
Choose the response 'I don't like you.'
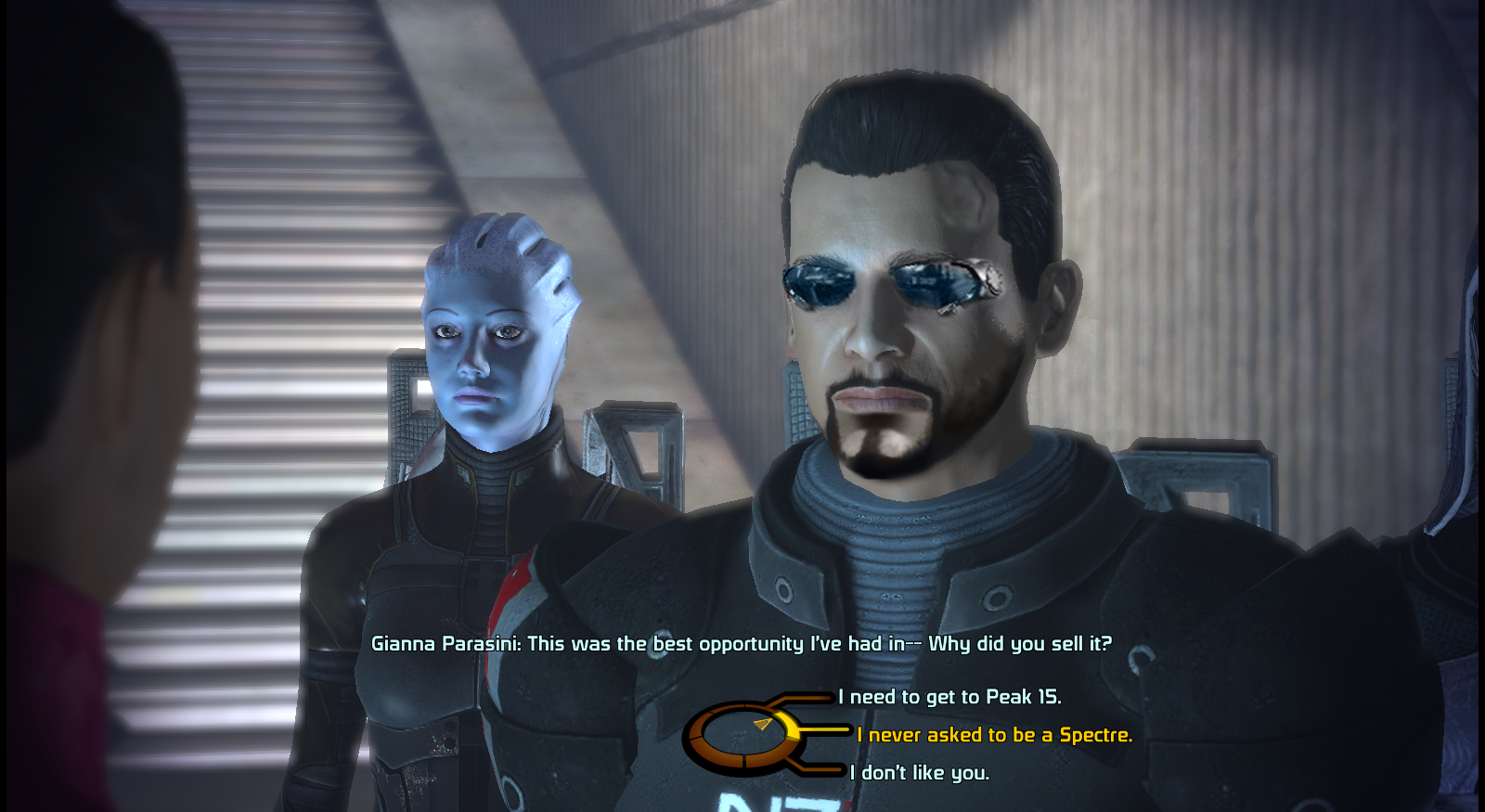(919, 771)
